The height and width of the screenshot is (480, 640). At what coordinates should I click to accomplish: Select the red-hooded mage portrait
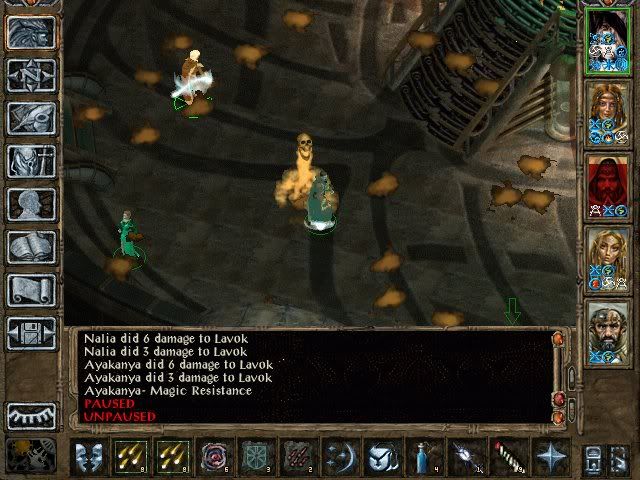608,185
